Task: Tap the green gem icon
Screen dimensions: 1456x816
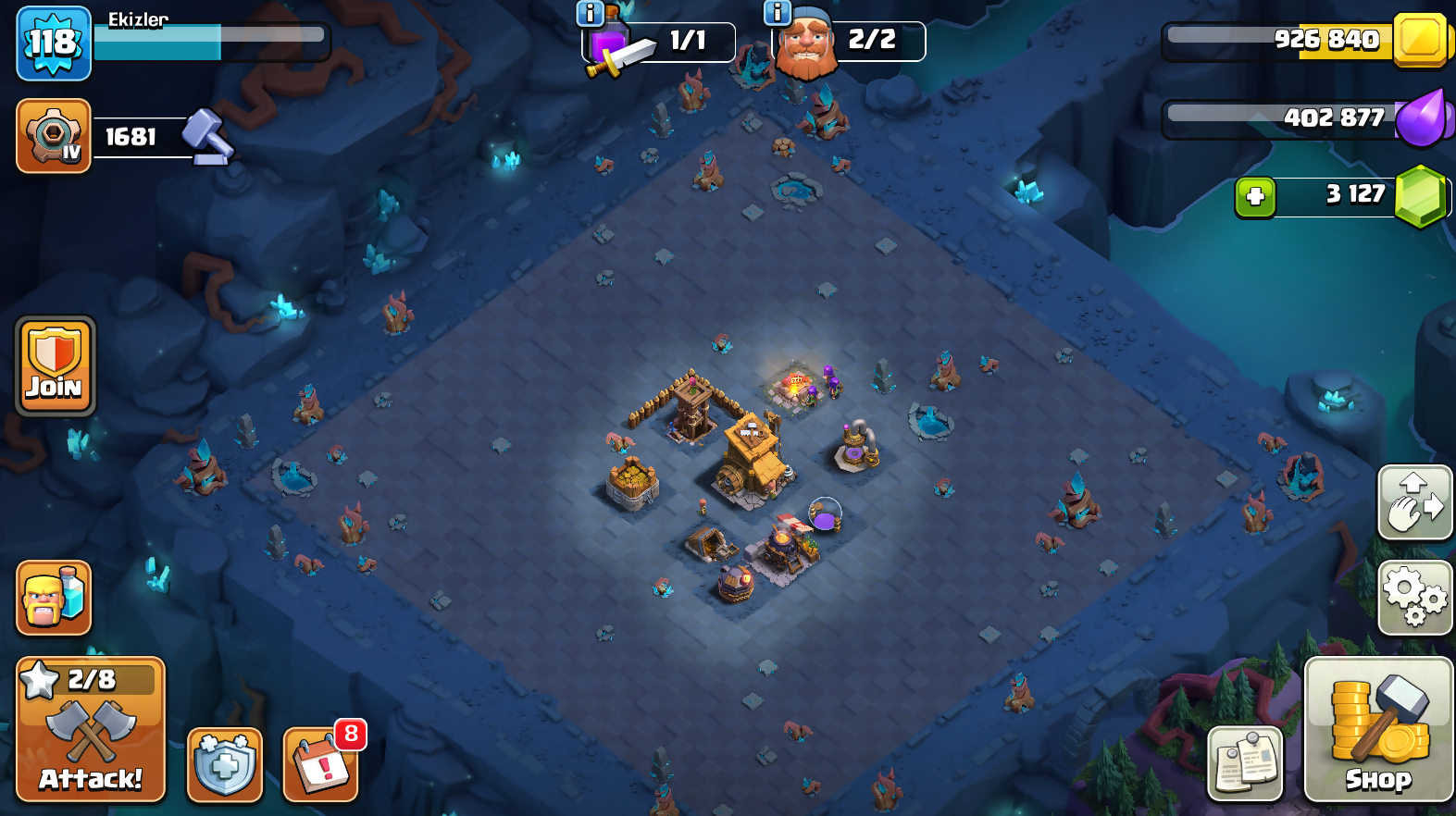Action: [1420, 195]
